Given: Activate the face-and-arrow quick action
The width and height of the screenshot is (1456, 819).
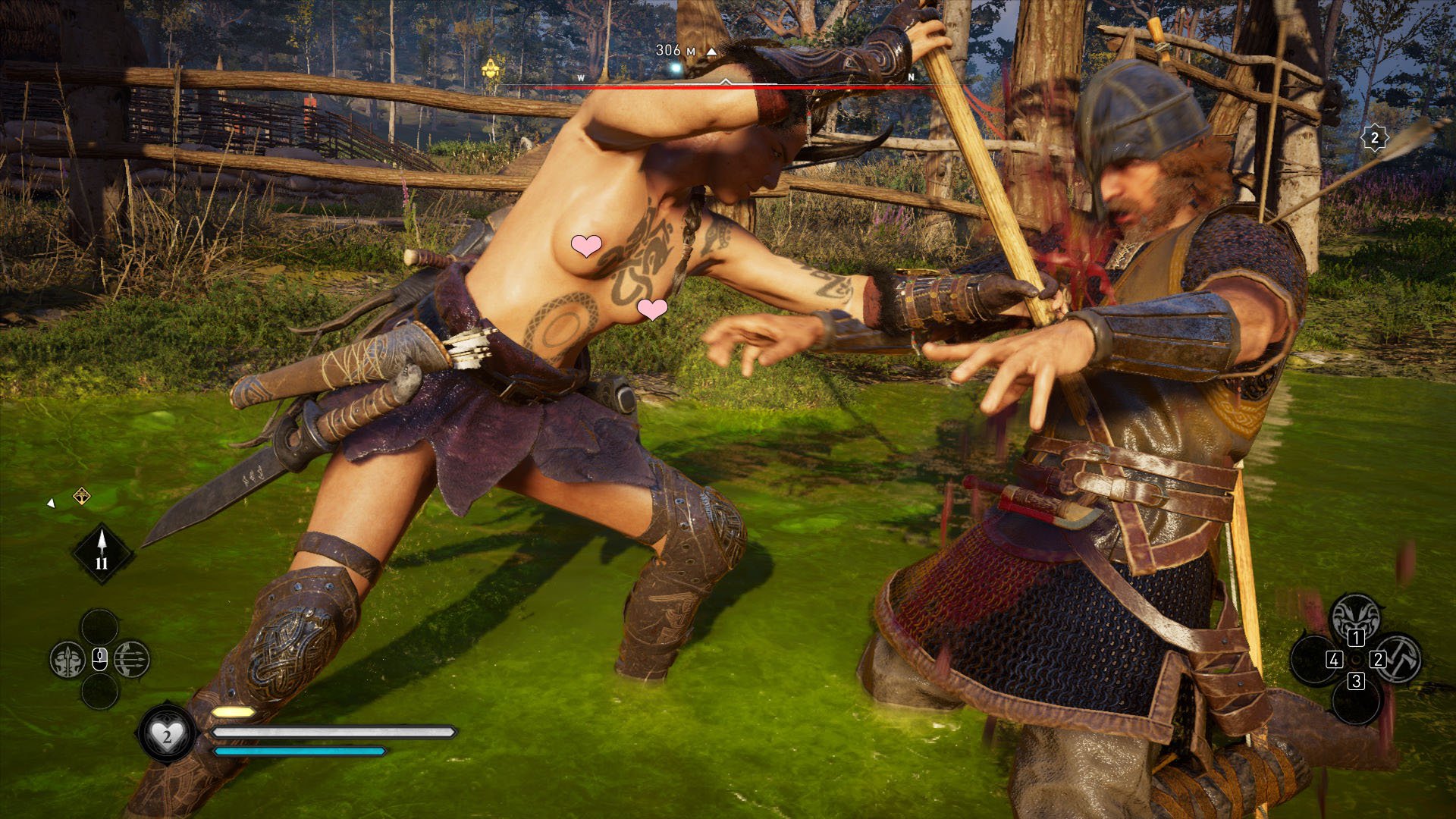Looking at the screenshot, I should click(67, 660).
